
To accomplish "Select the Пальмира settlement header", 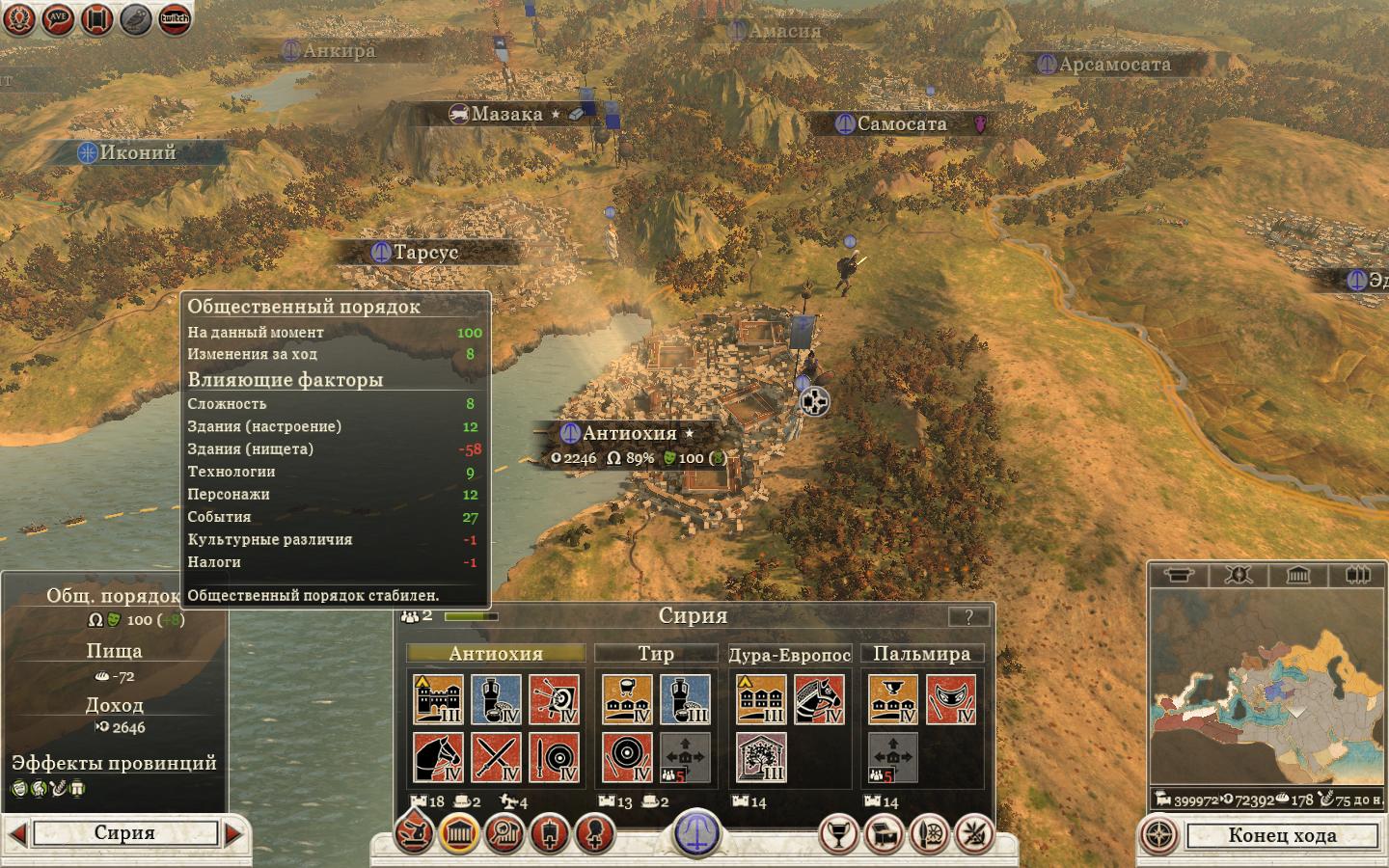I will 921,654.
